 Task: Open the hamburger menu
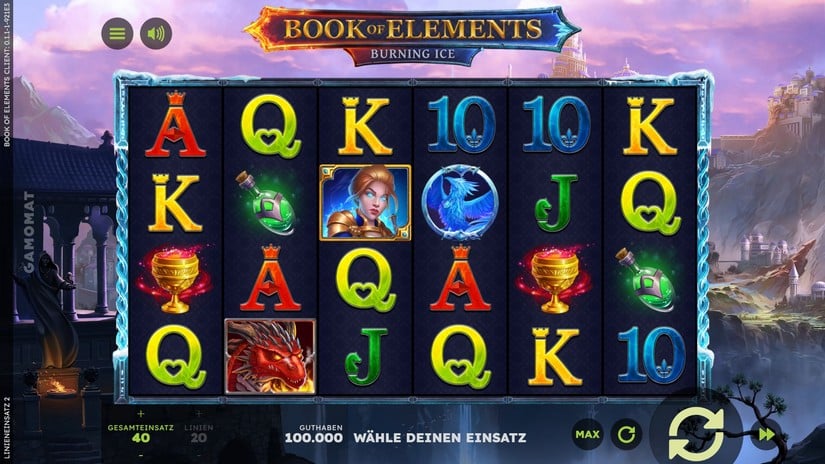(x=117, y=34)
